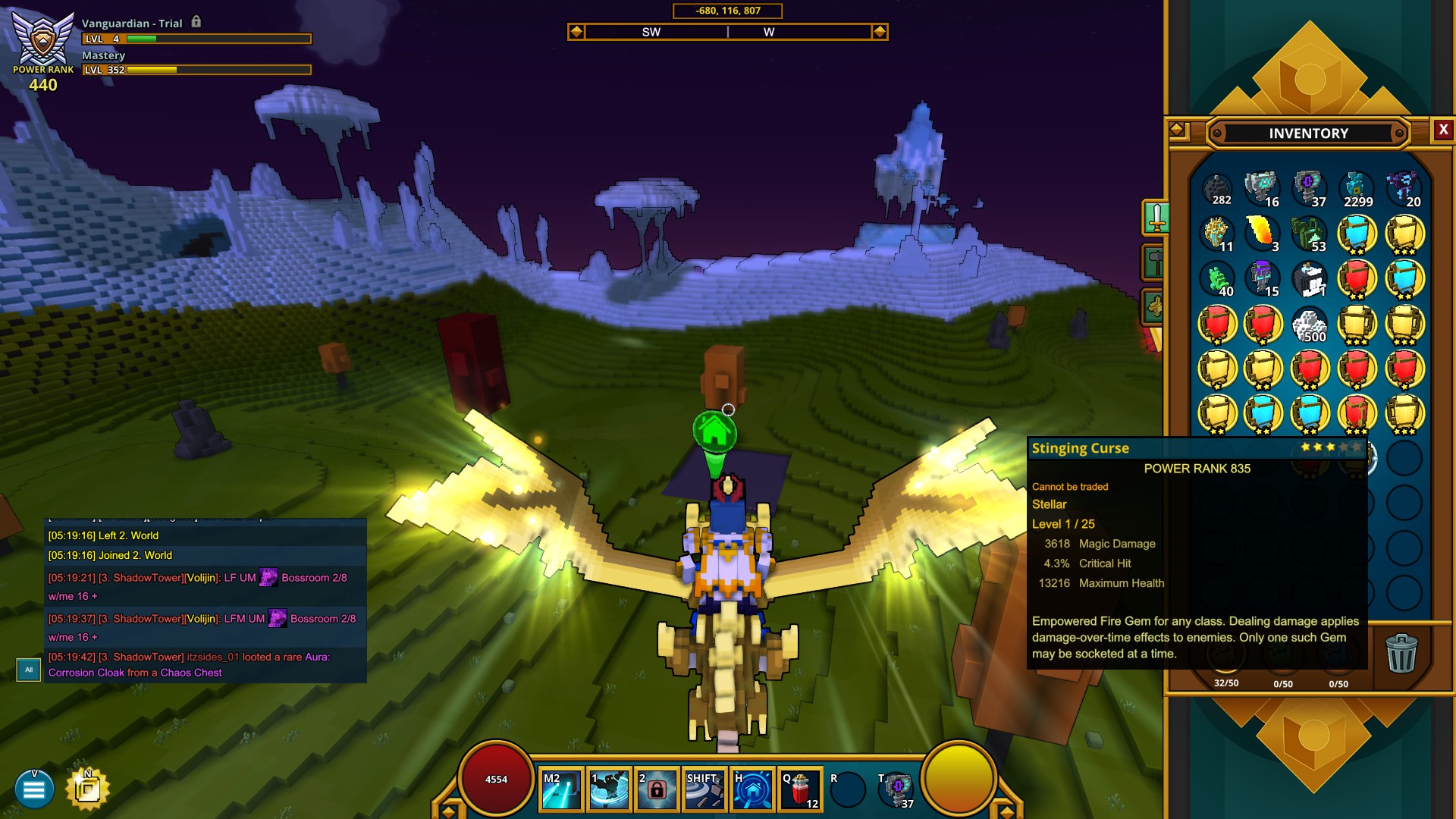The width and height of the screenshot is (1456, 819).
Task: Click the empty R ability slot
Action: (847, 789)
